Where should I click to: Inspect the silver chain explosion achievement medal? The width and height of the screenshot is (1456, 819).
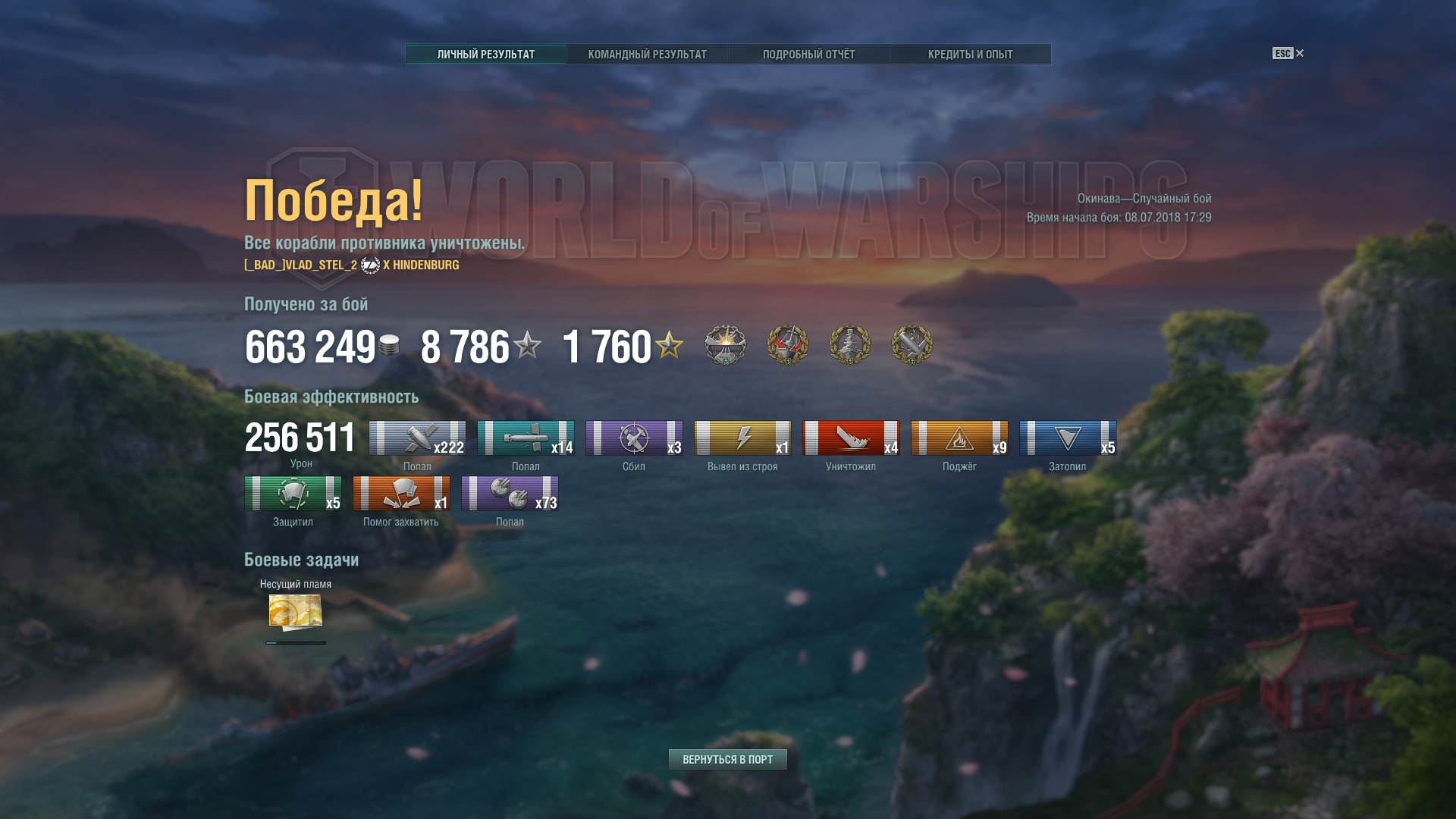726,345
